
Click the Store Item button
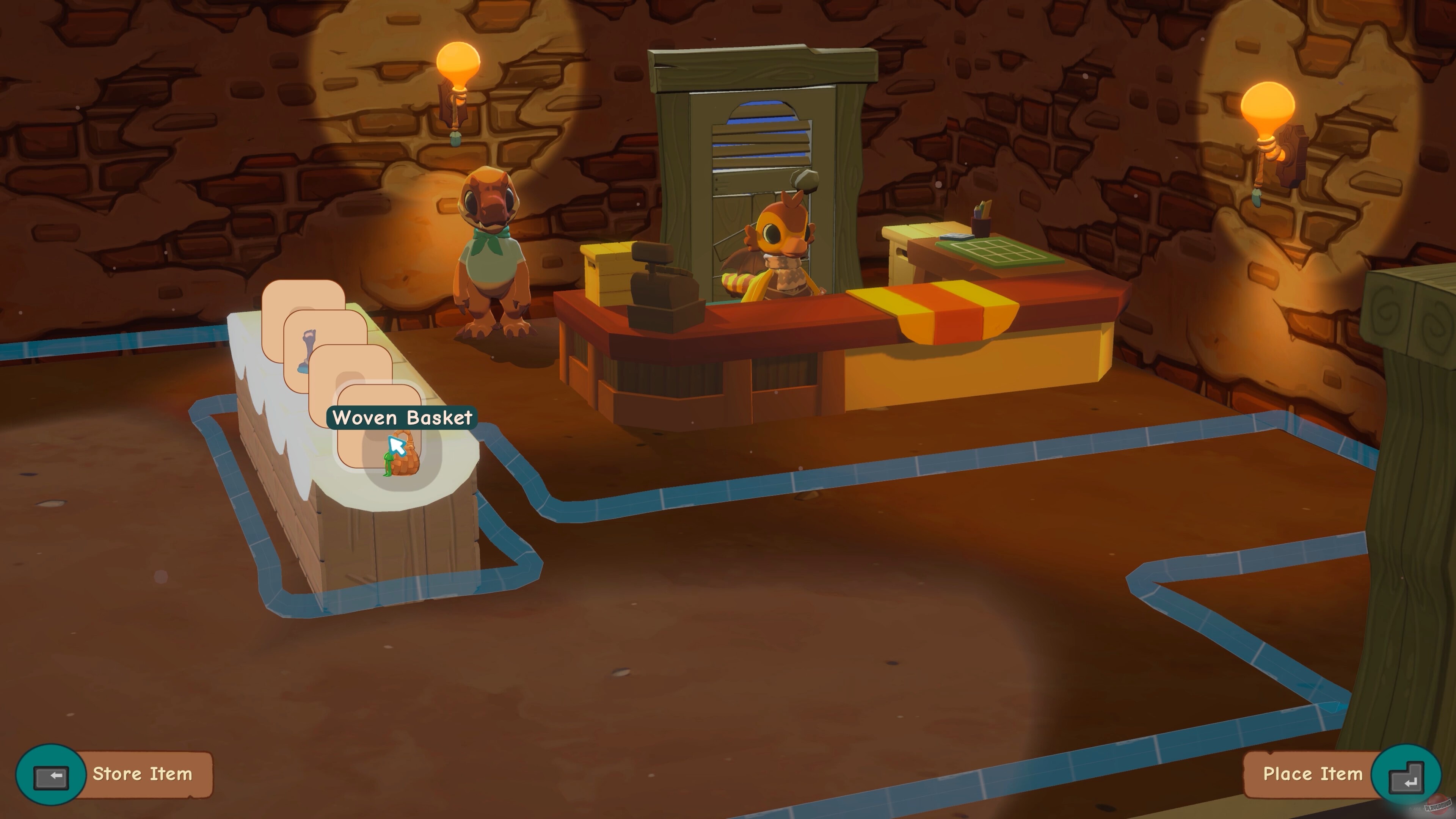pyautogui.click(x=143, y=774)
